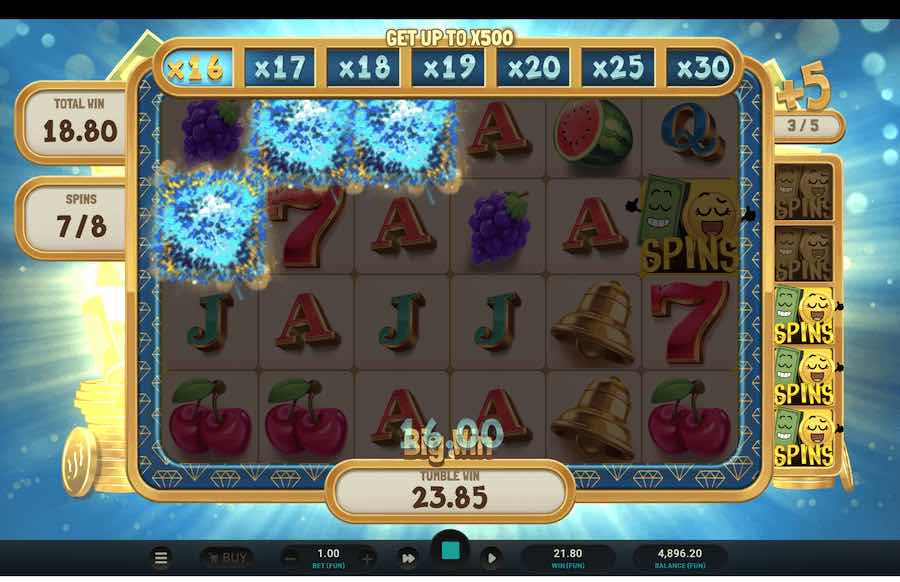Screen dimensions: 900x582
Task: Increase the bet with the plus button
Action: [367, 558]
